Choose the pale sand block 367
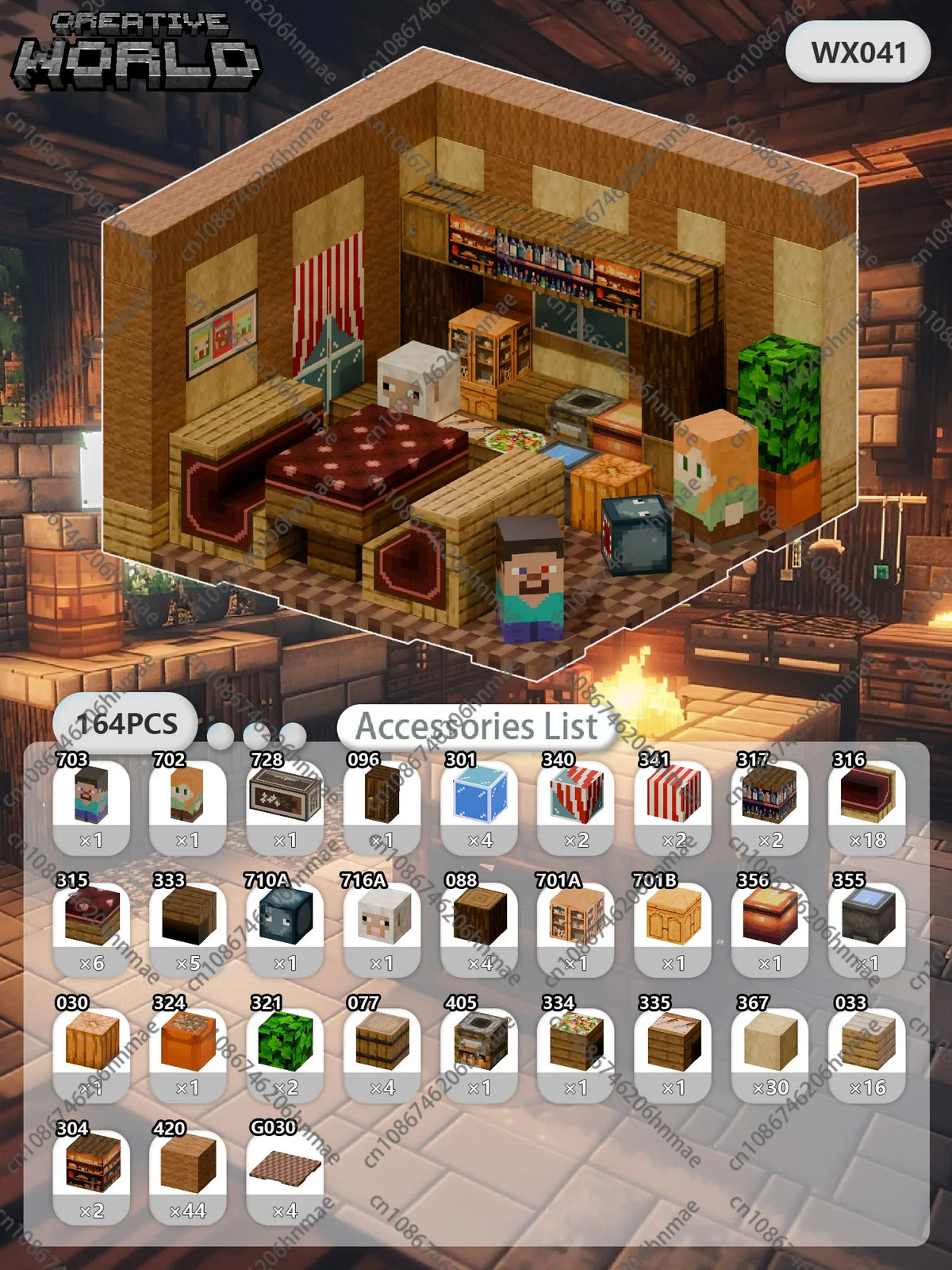This screenshot has width=952, height=1270. [x=770, y=1041]
